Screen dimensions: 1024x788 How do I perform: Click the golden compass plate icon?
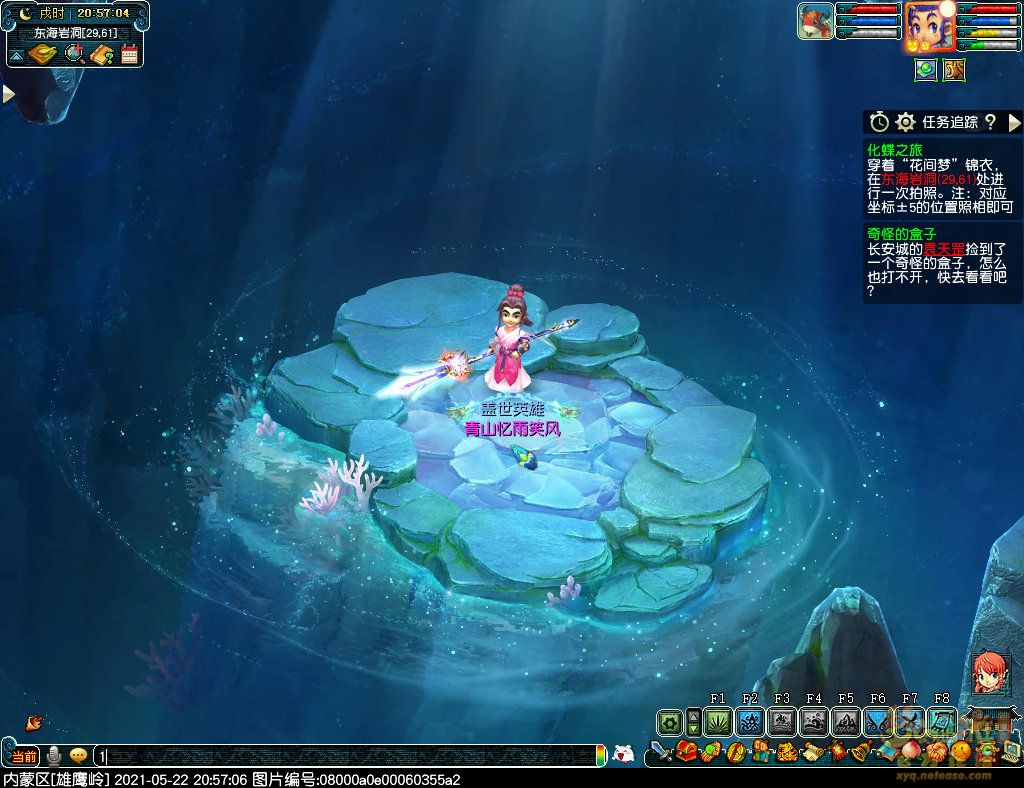click(x=42, y=54)
